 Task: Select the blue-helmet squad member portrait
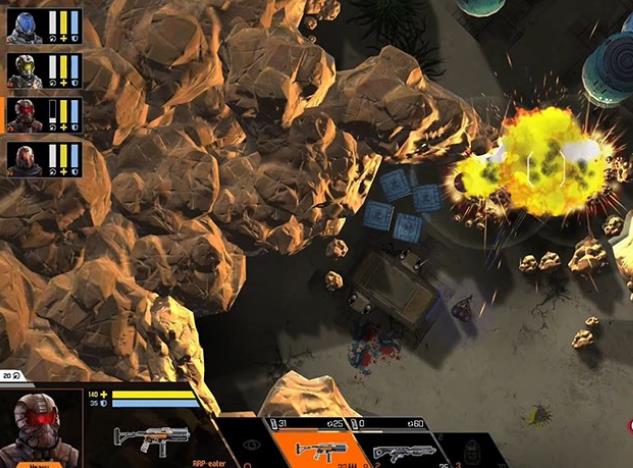tap(23, 27)
